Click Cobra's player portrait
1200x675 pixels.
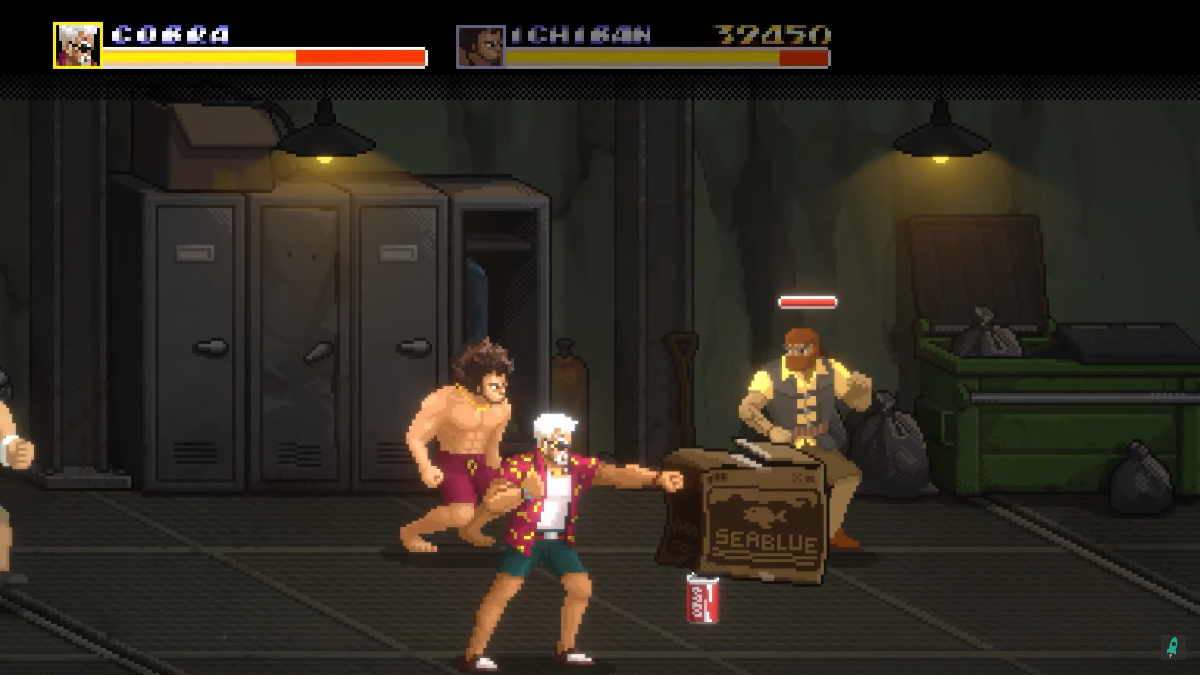[78, 45]
